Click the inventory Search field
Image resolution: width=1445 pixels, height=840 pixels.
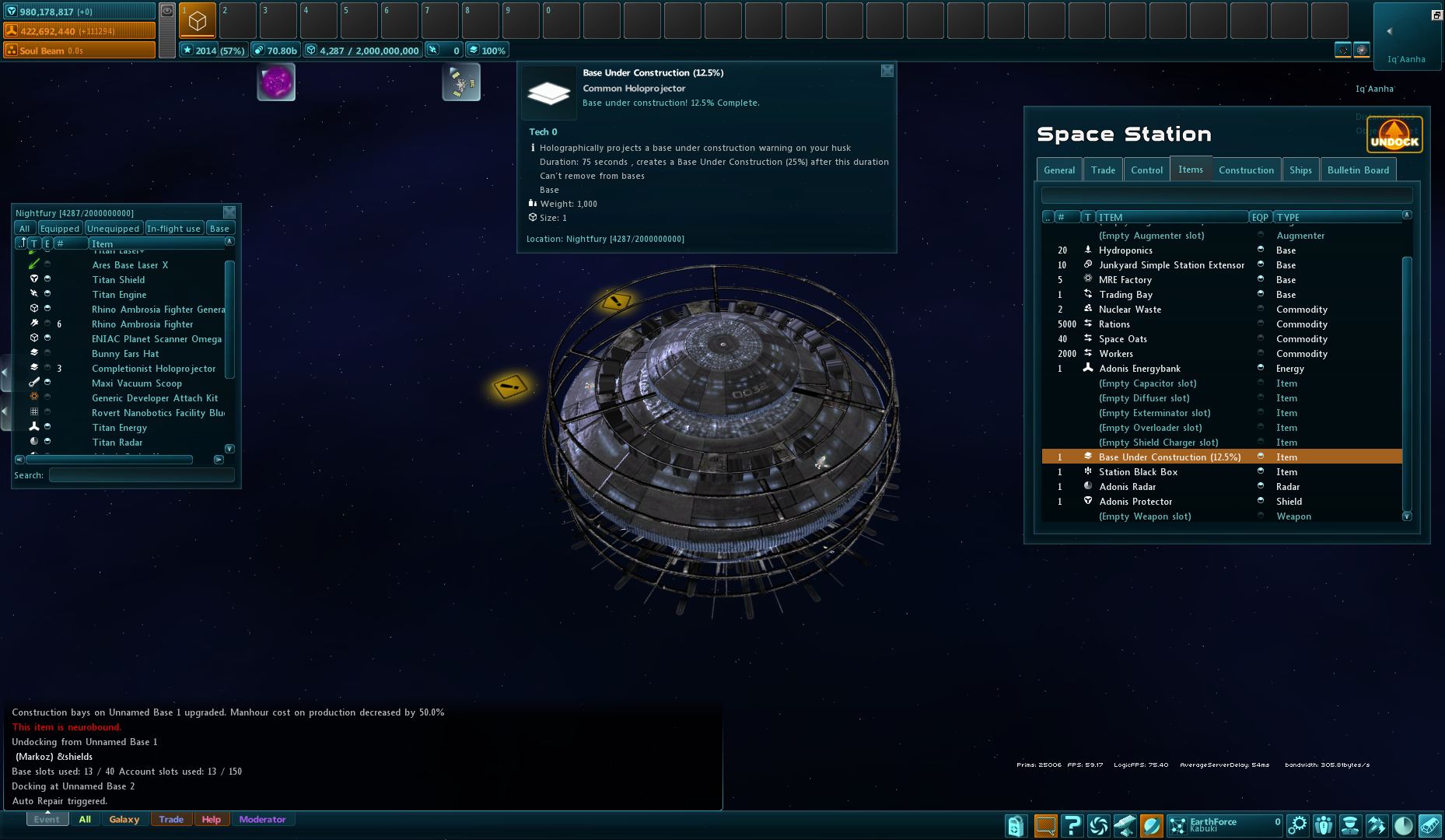142,475
